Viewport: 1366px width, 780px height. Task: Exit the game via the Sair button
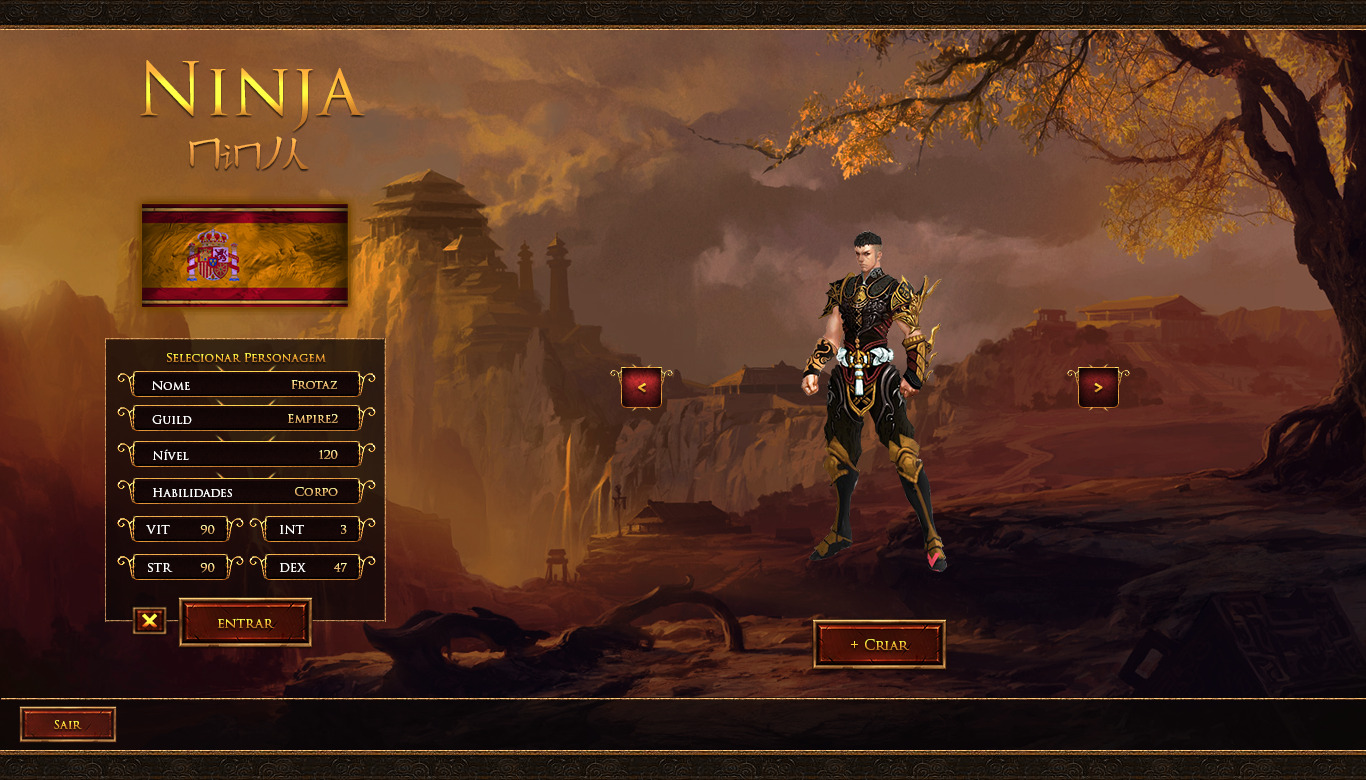[67, 724]
